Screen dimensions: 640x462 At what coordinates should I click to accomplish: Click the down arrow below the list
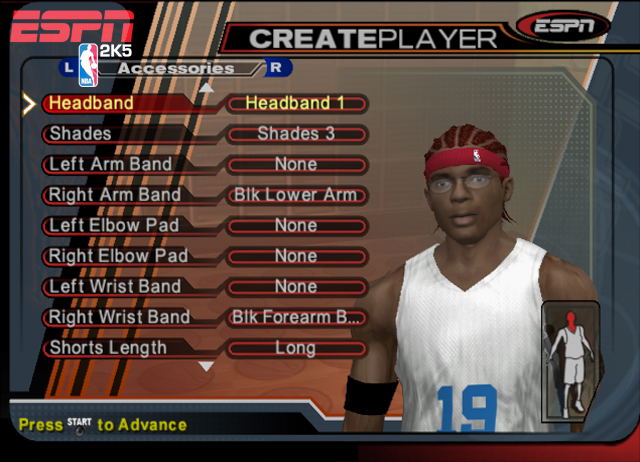point(207,367)
